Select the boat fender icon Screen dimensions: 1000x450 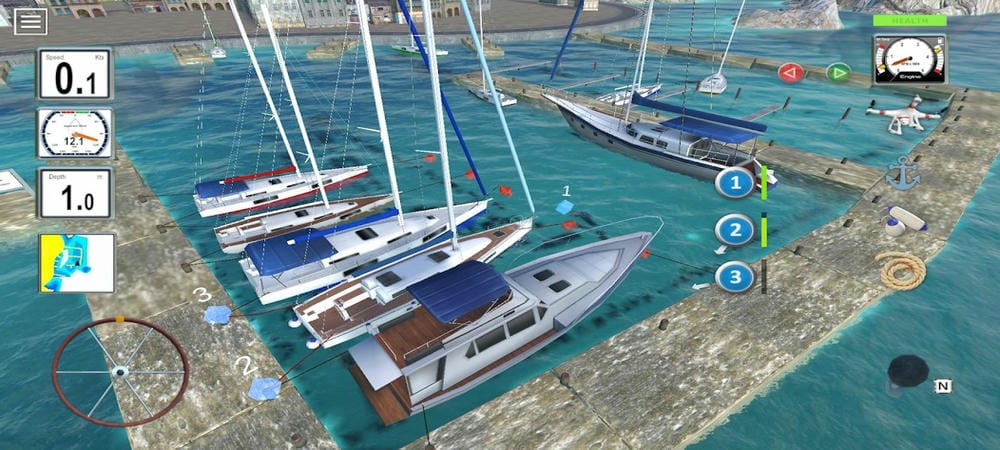point(903,220)
